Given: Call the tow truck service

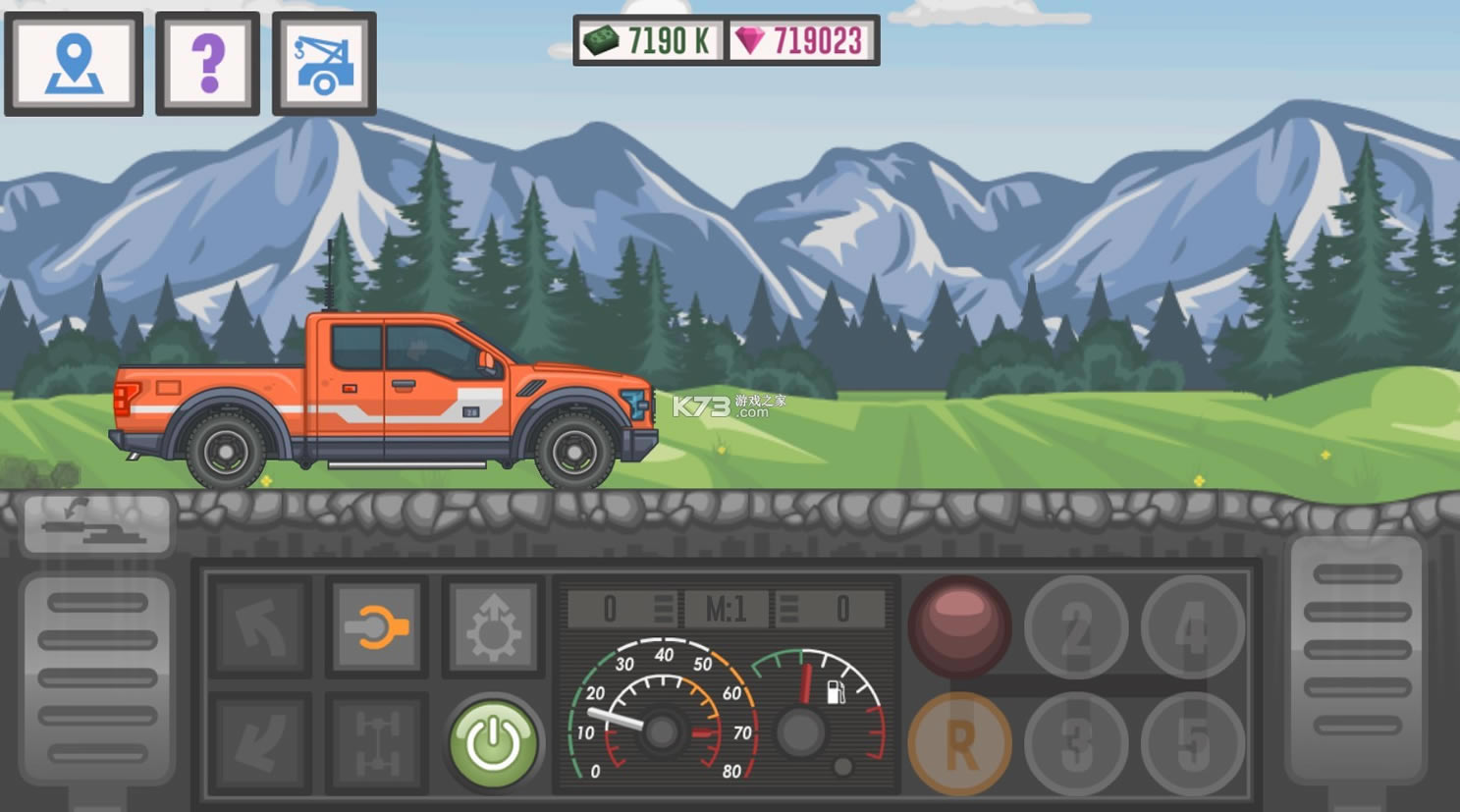Looking at the screenshot, I should (324, 64).
